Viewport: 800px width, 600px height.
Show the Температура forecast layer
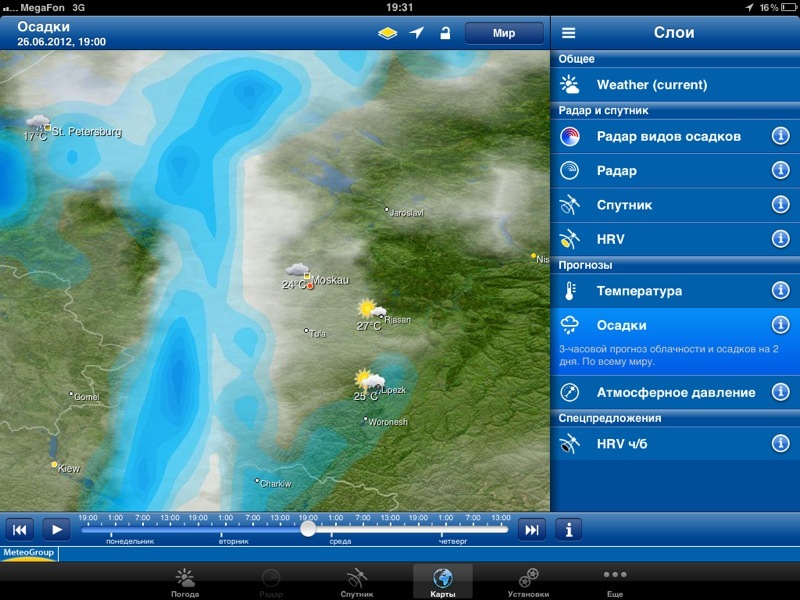click(660, 291)
